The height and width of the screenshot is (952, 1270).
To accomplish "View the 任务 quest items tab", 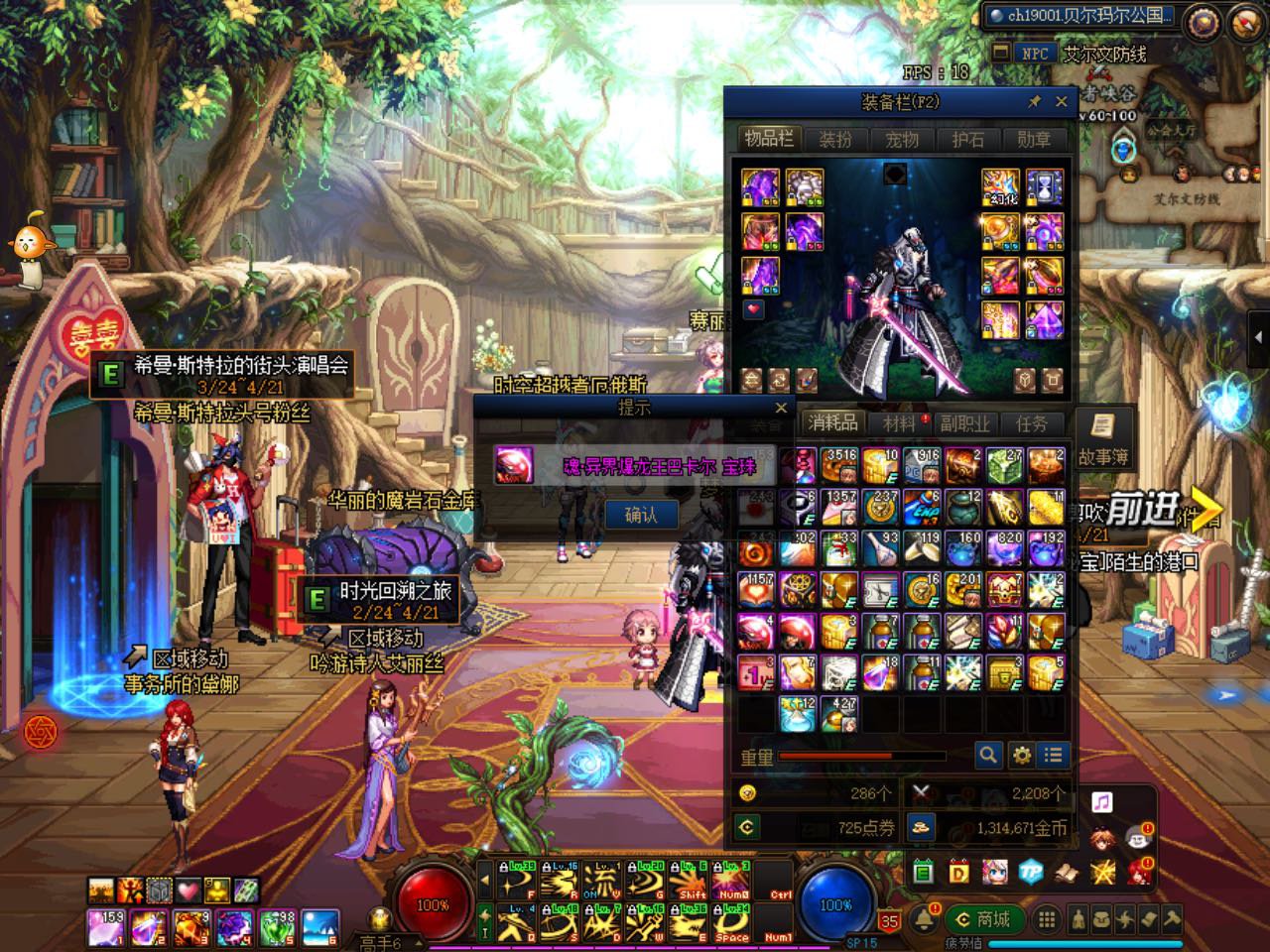I will 1032,423.
